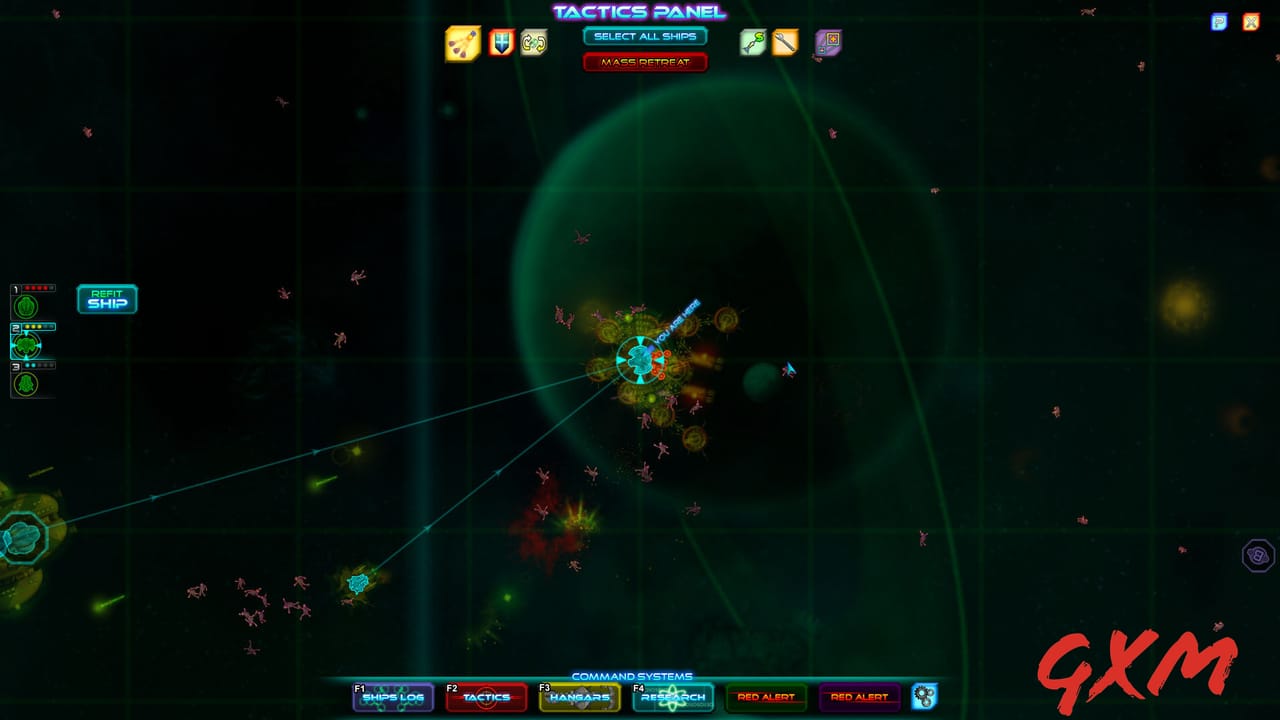Open the purple upgrade card icon top right panel

[x=826, y=44]
